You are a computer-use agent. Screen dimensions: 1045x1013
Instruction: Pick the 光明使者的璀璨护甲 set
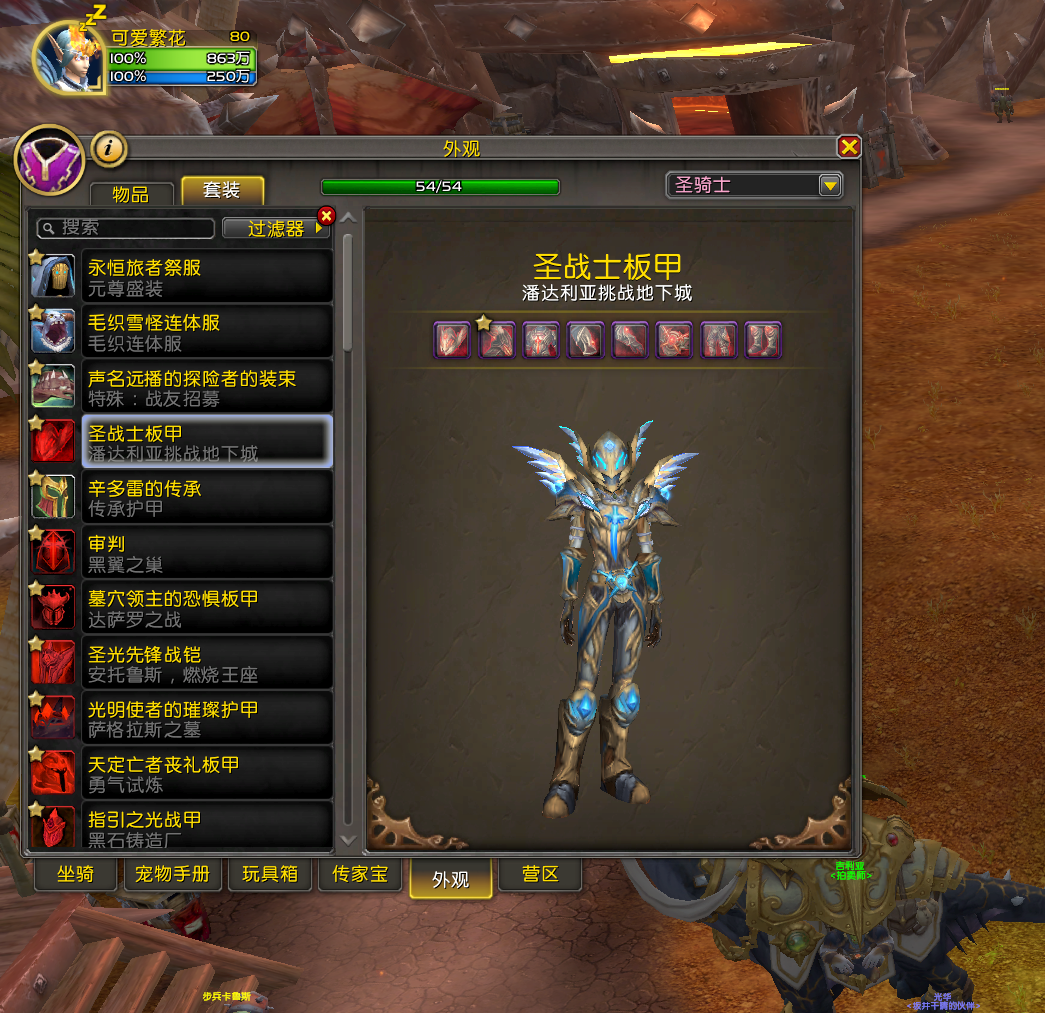[x=181, y=718]
